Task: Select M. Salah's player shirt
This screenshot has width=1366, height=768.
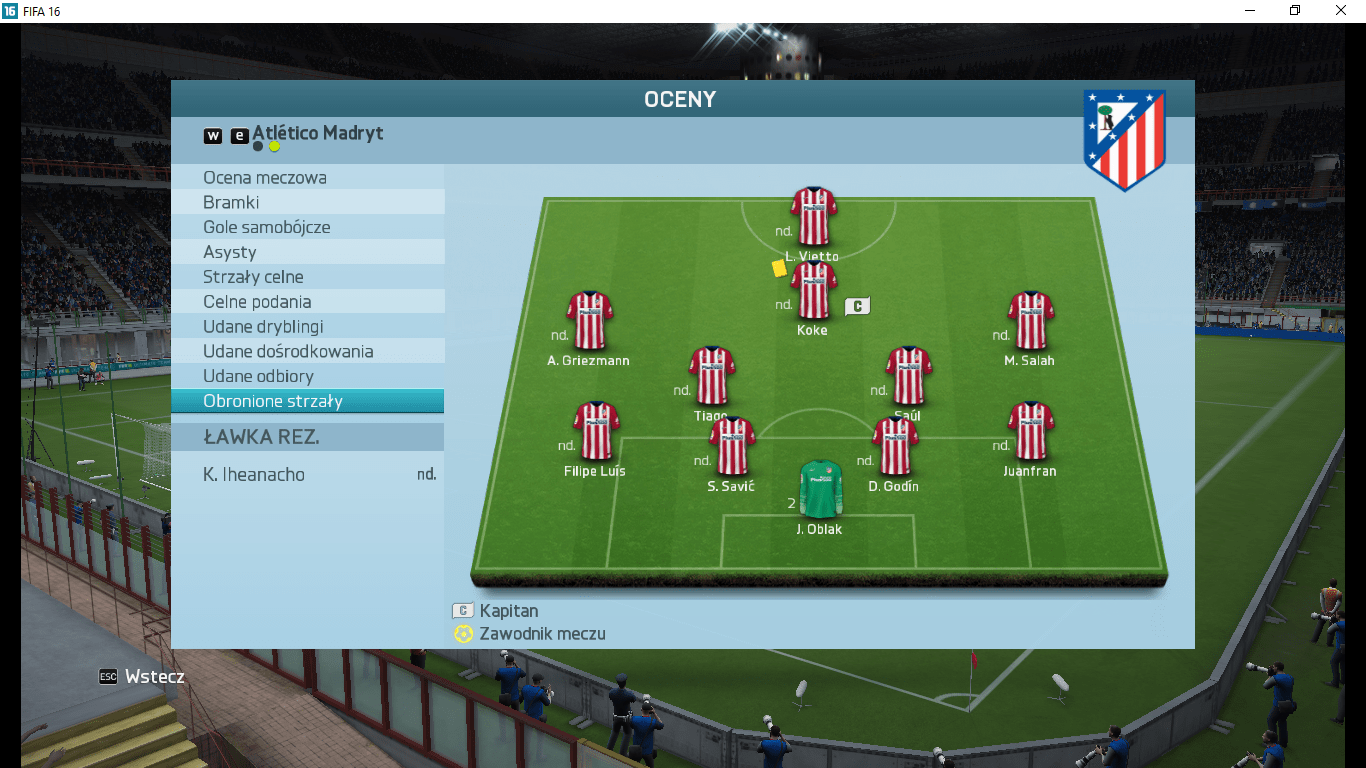Action: (x=1030, y=320)
